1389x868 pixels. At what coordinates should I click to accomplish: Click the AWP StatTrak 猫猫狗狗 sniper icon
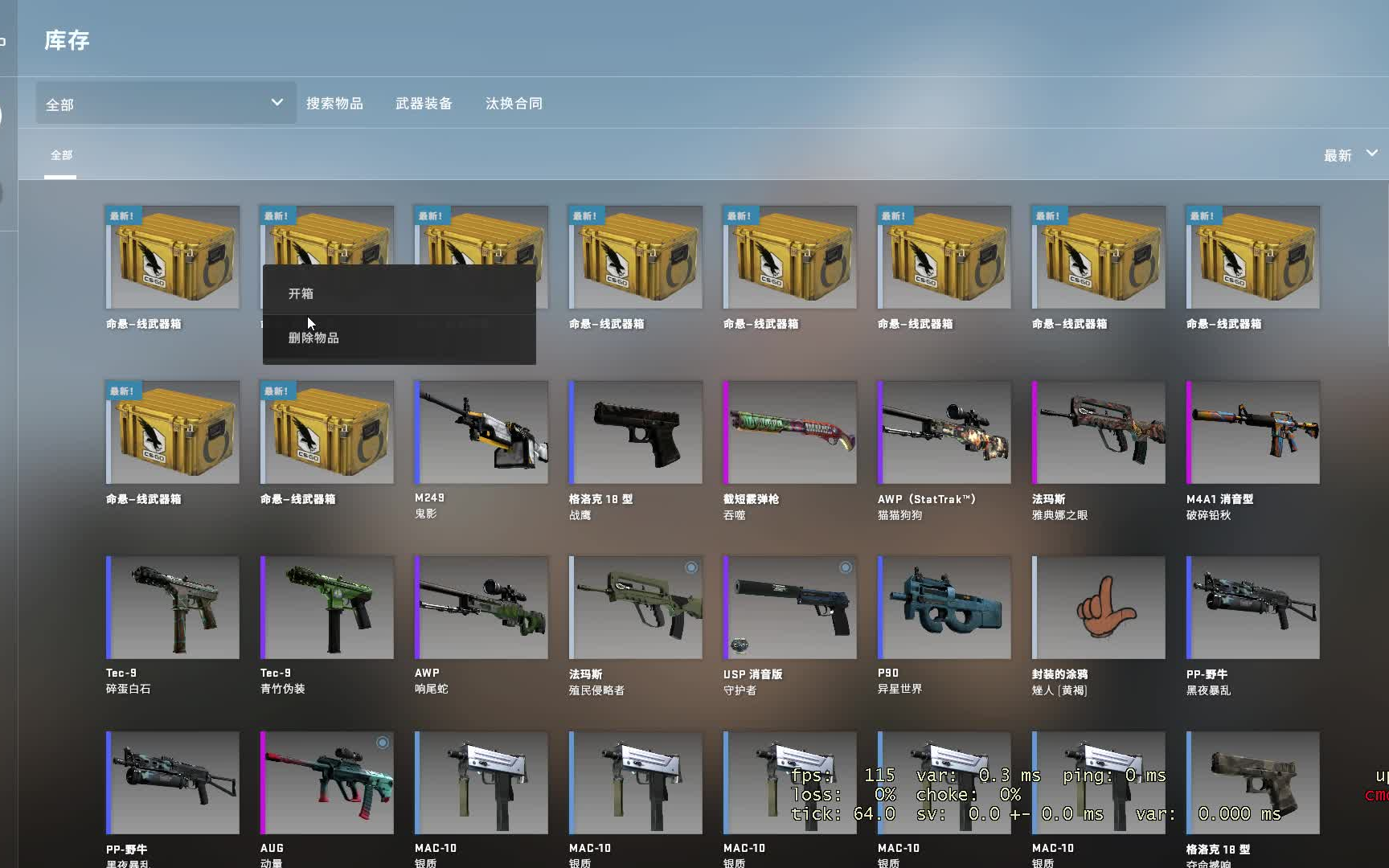click(944, 432)
